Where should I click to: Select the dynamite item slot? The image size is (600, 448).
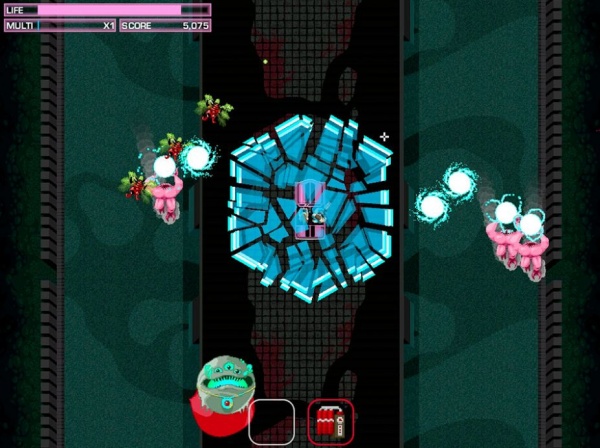[x=330, y=421]
